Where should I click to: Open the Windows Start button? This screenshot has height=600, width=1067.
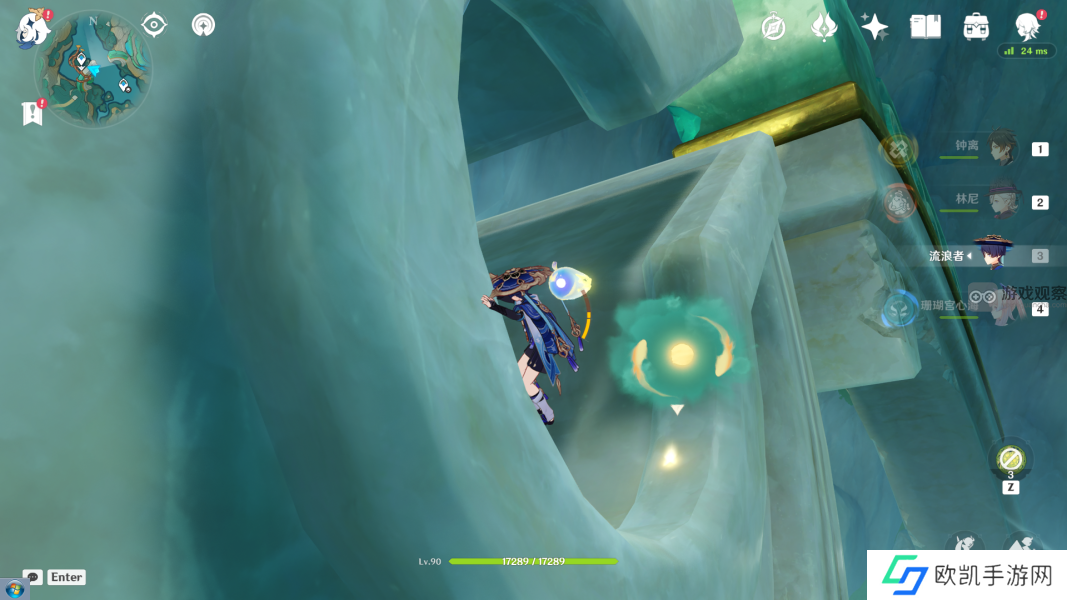tap(14, 590)
